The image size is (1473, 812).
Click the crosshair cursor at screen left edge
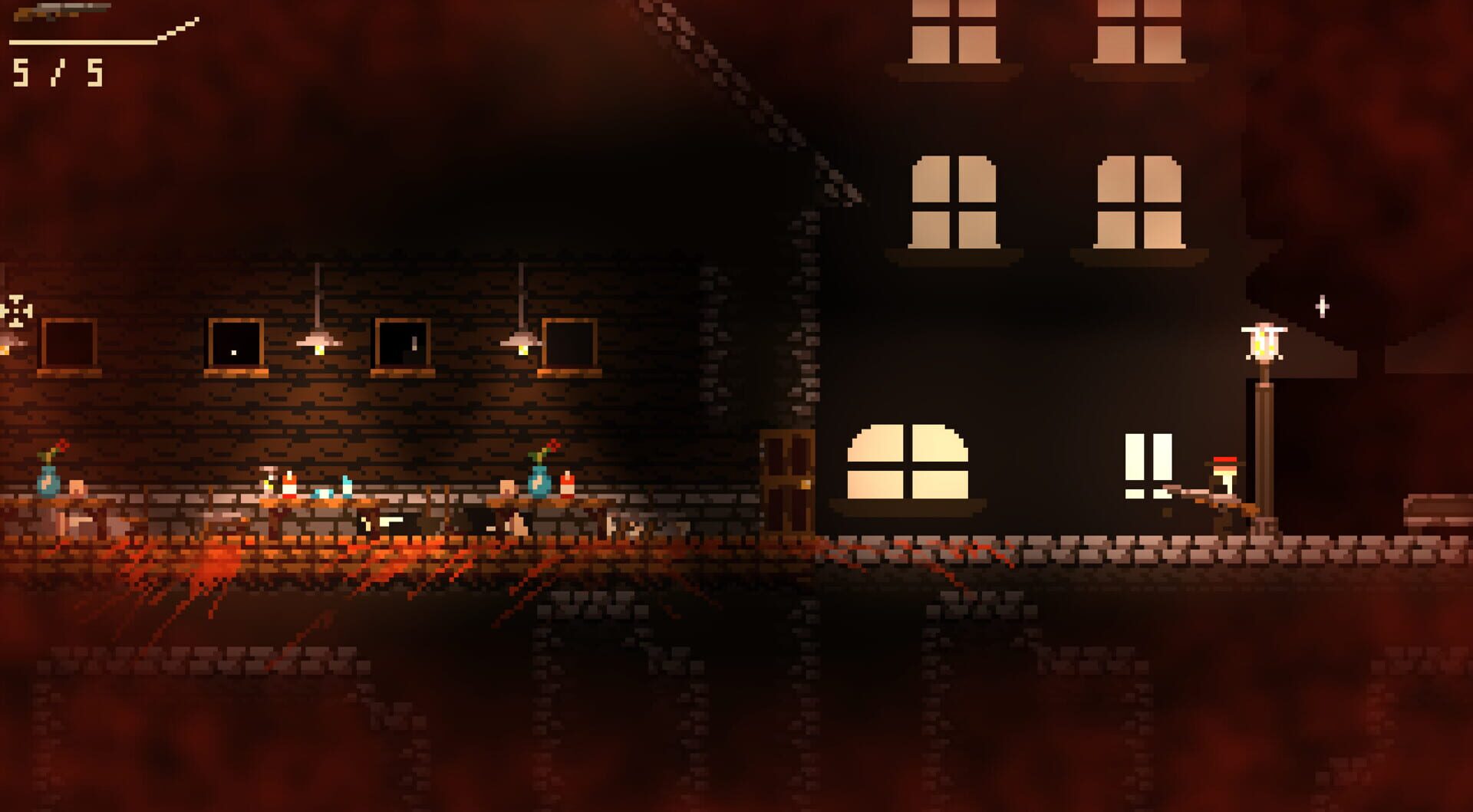point(14,311)
